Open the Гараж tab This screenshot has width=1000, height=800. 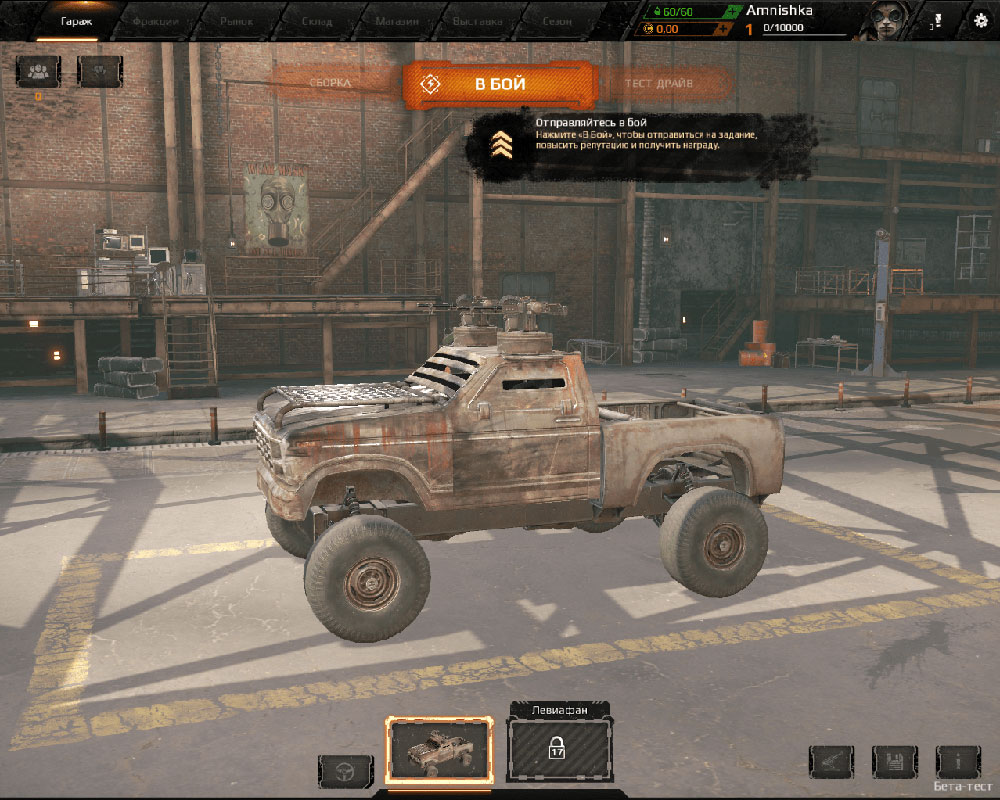76,19
